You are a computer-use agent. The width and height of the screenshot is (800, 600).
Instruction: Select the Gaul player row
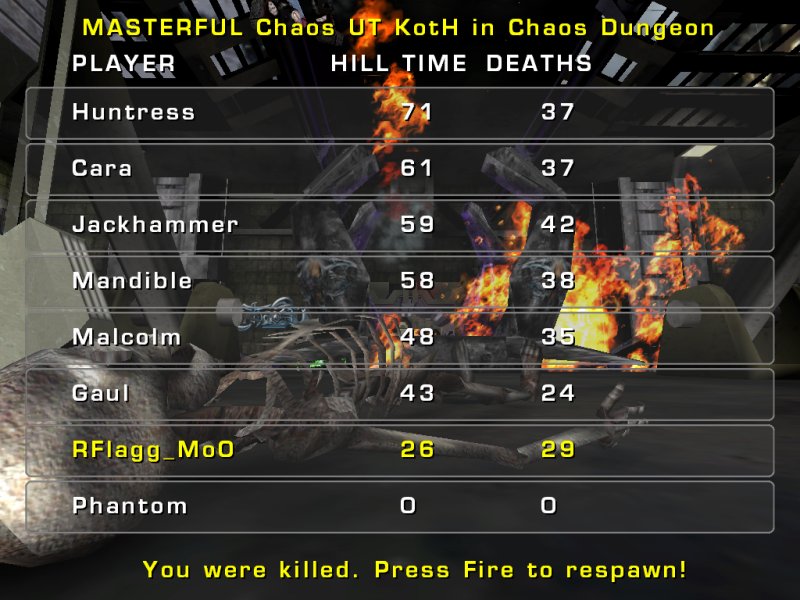pos(400,394)
